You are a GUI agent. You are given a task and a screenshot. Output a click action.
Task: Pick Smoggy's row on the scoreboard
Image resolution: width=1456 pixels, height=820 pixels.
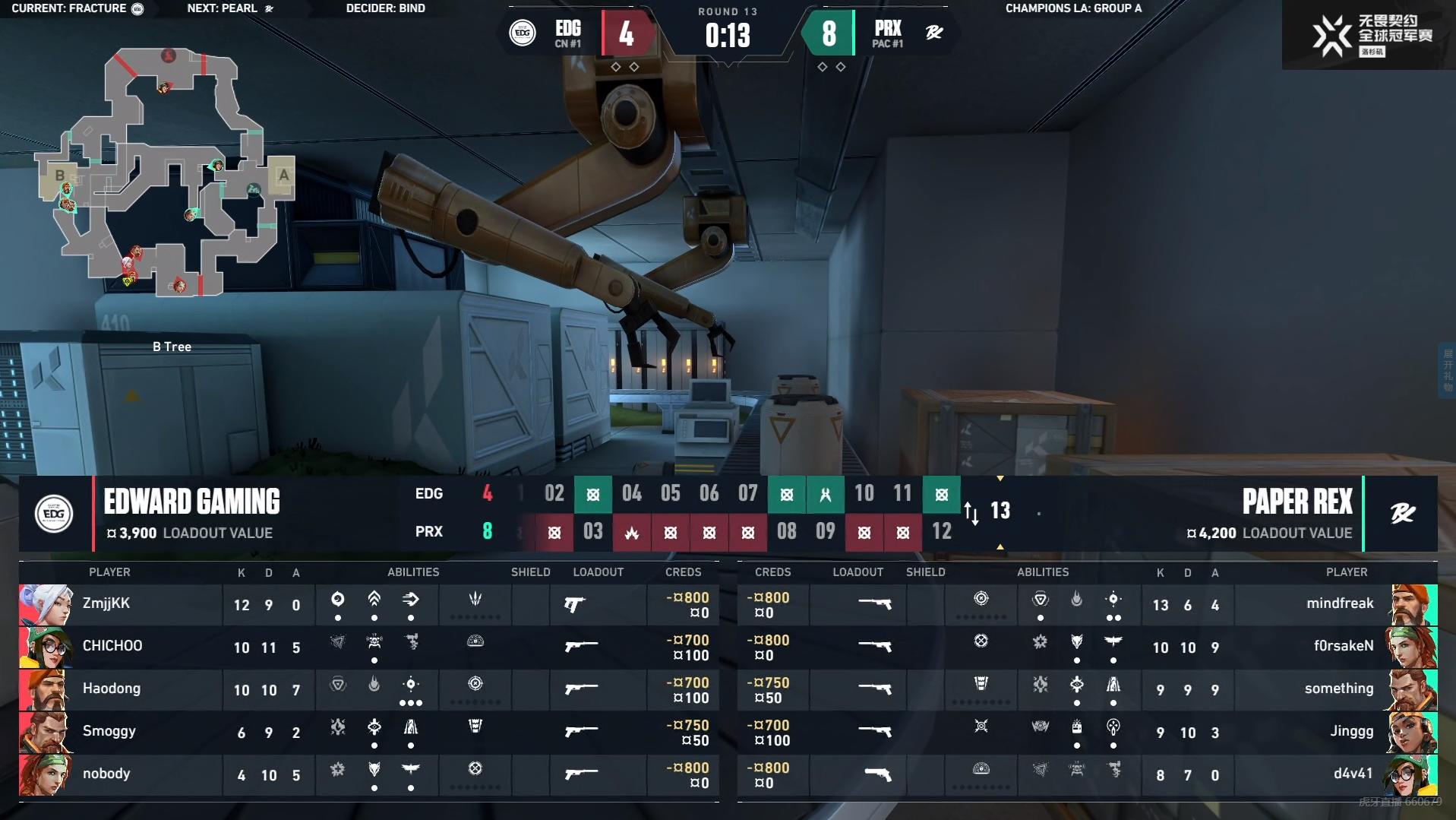109,732
